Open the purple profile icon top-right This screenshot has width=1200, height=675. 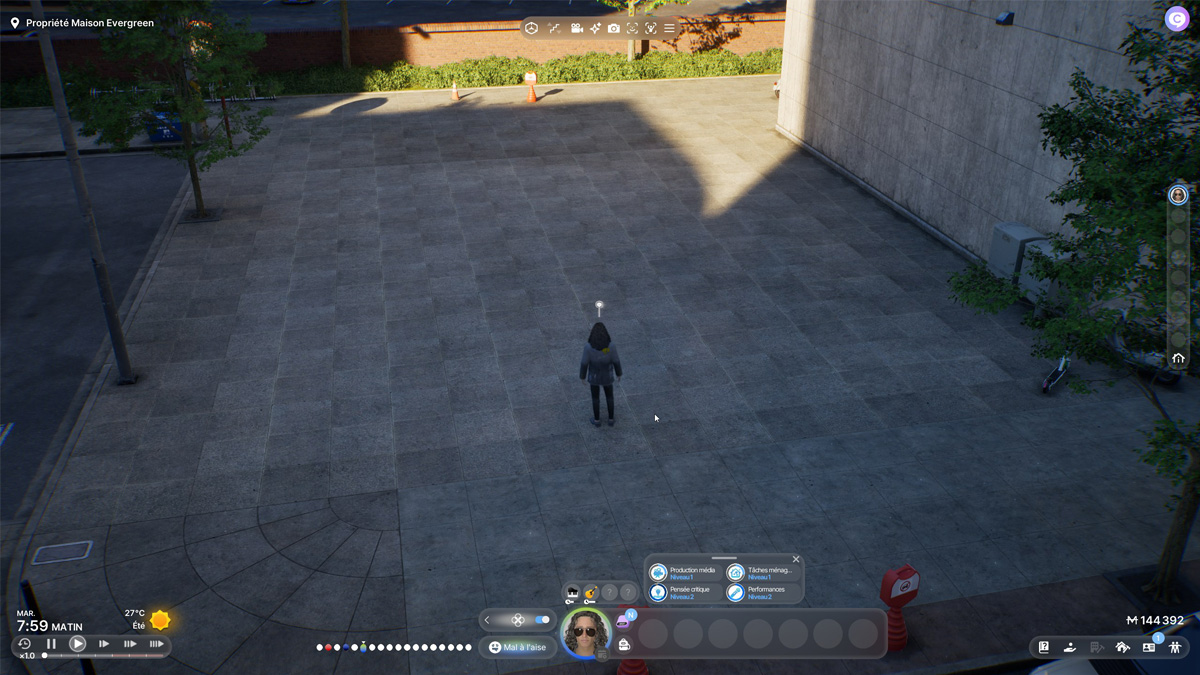click(x=1176, y=19)
